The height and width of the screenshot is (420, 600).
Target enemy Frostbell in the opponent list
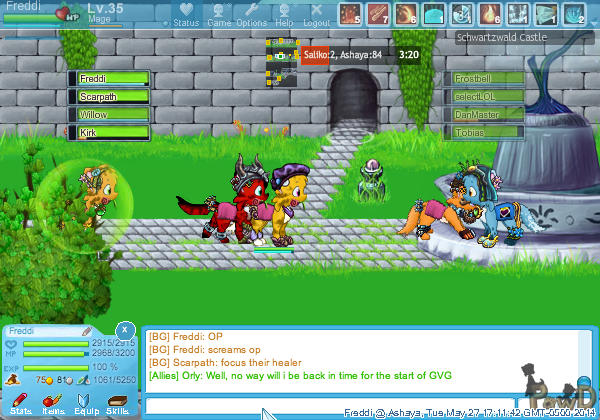click(x=485, y=78)
